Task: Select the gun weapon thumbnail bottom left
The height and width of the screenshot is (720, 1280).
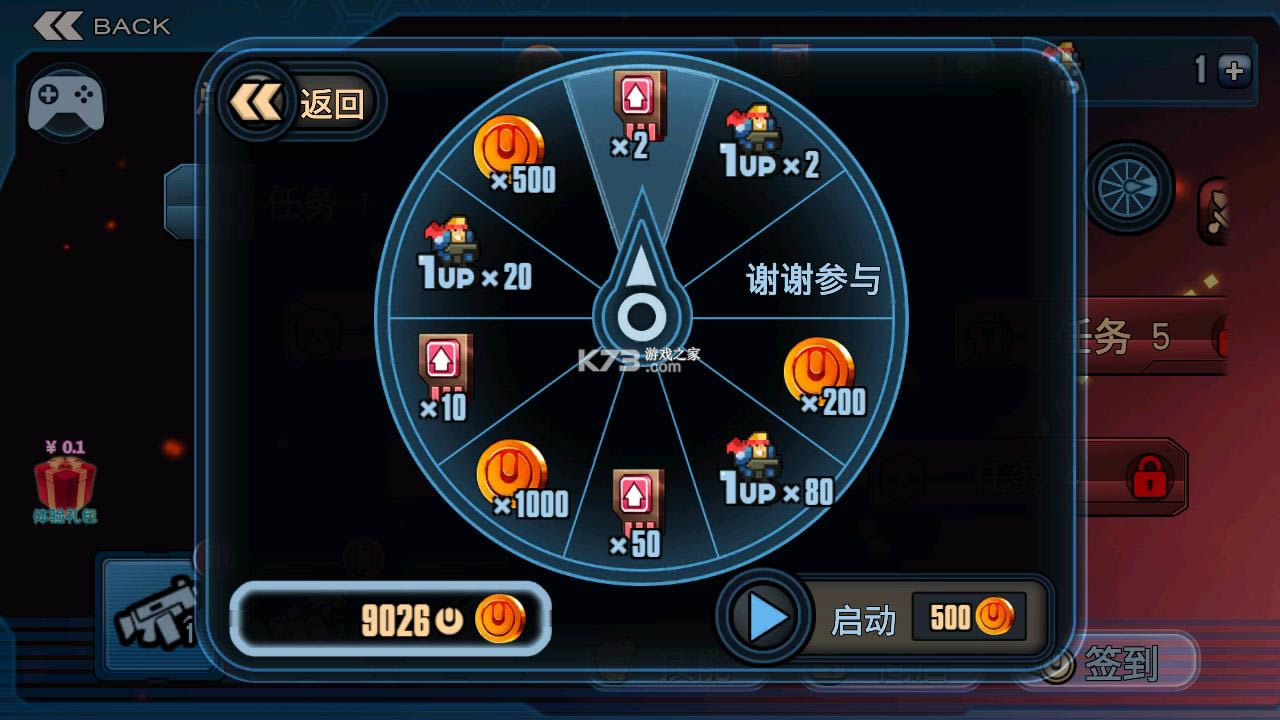Action: click(x=155, y=615)
